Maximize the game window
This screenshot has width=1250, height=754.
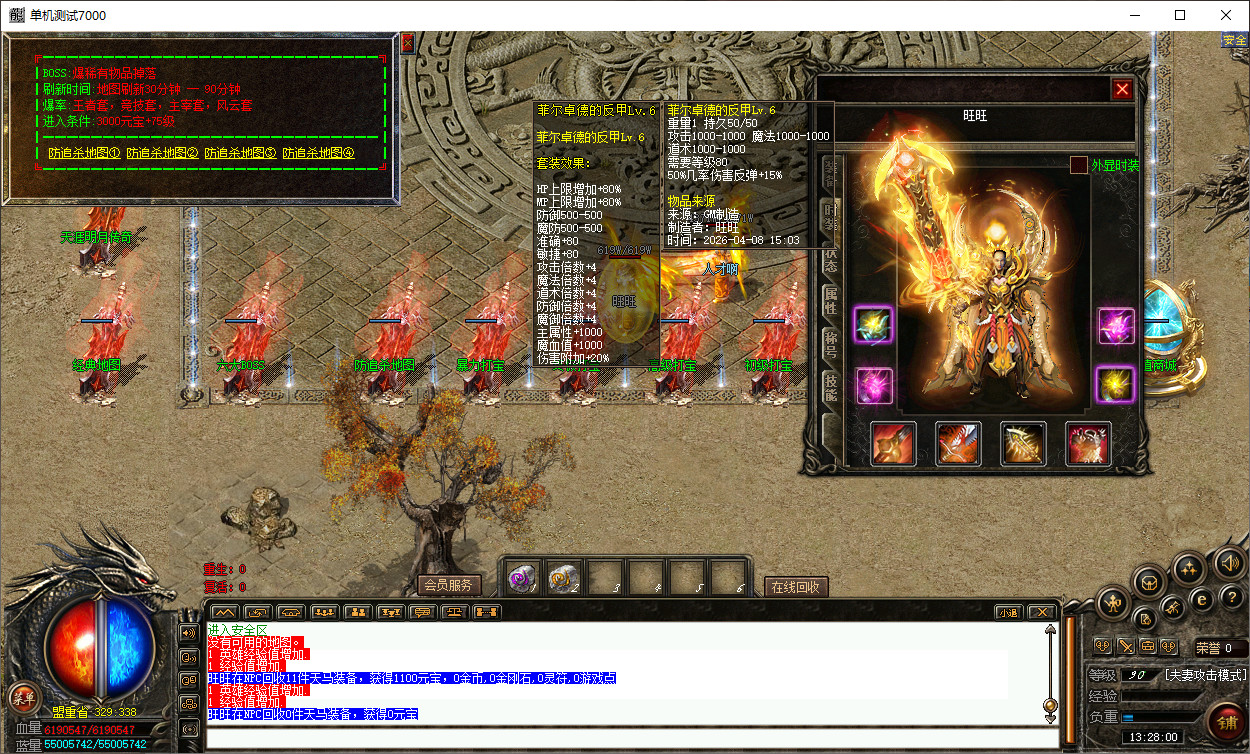[1180, 15]
